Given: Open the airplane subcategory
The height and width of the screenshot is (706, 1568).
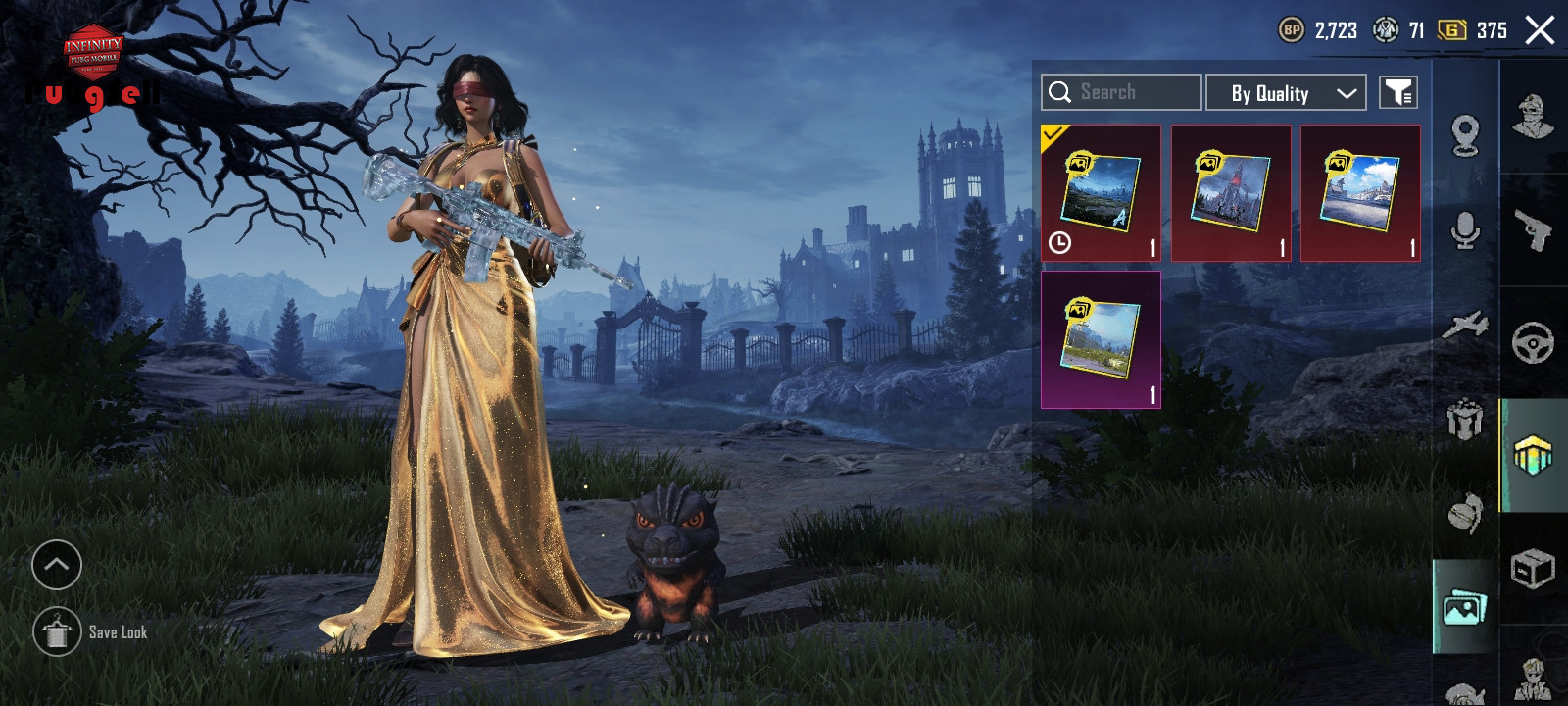Looking at the screenshot, I should (x=1465, y=325).
